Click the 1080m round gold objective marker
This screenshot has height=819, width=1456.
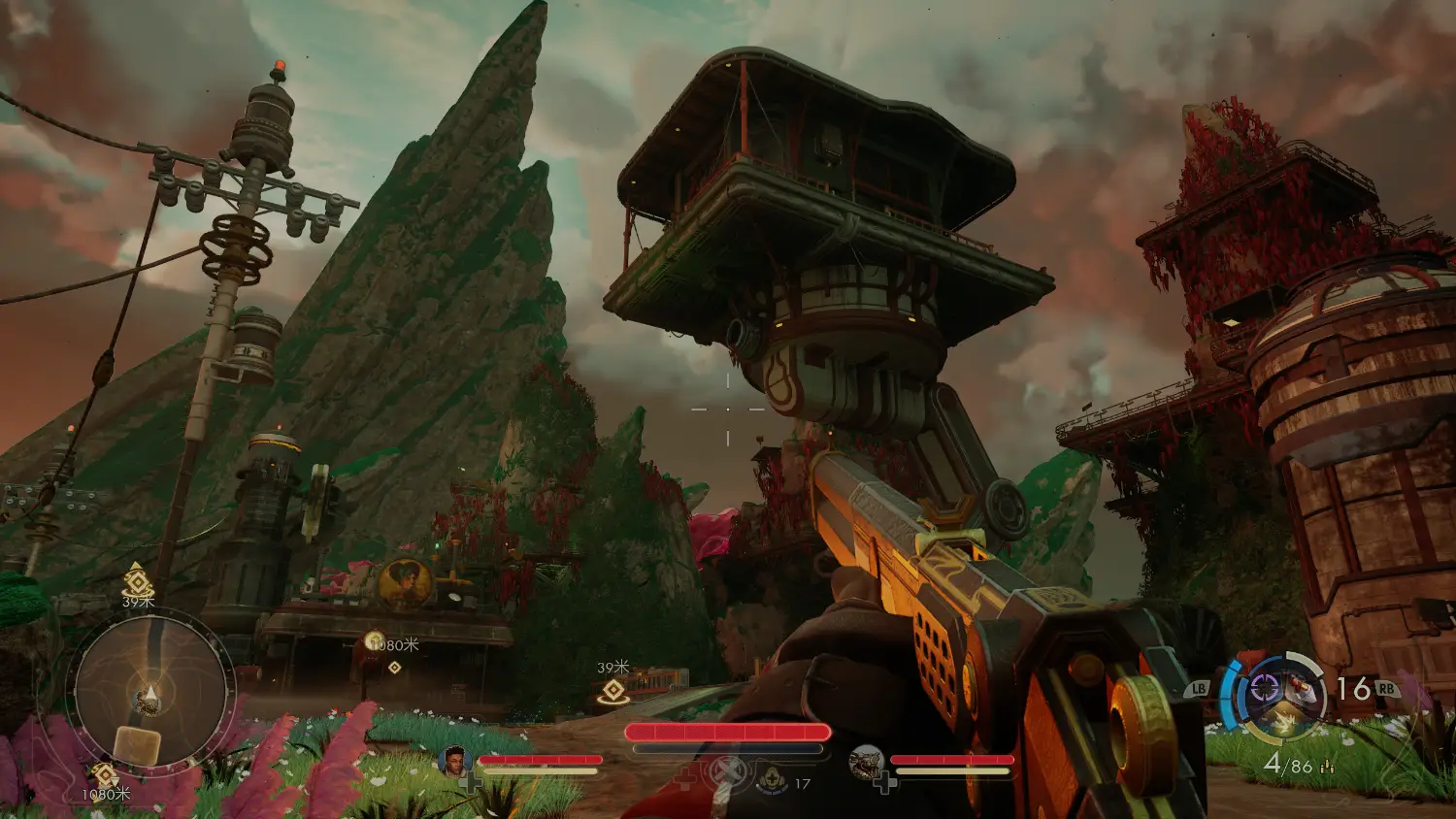pos(375,639)
